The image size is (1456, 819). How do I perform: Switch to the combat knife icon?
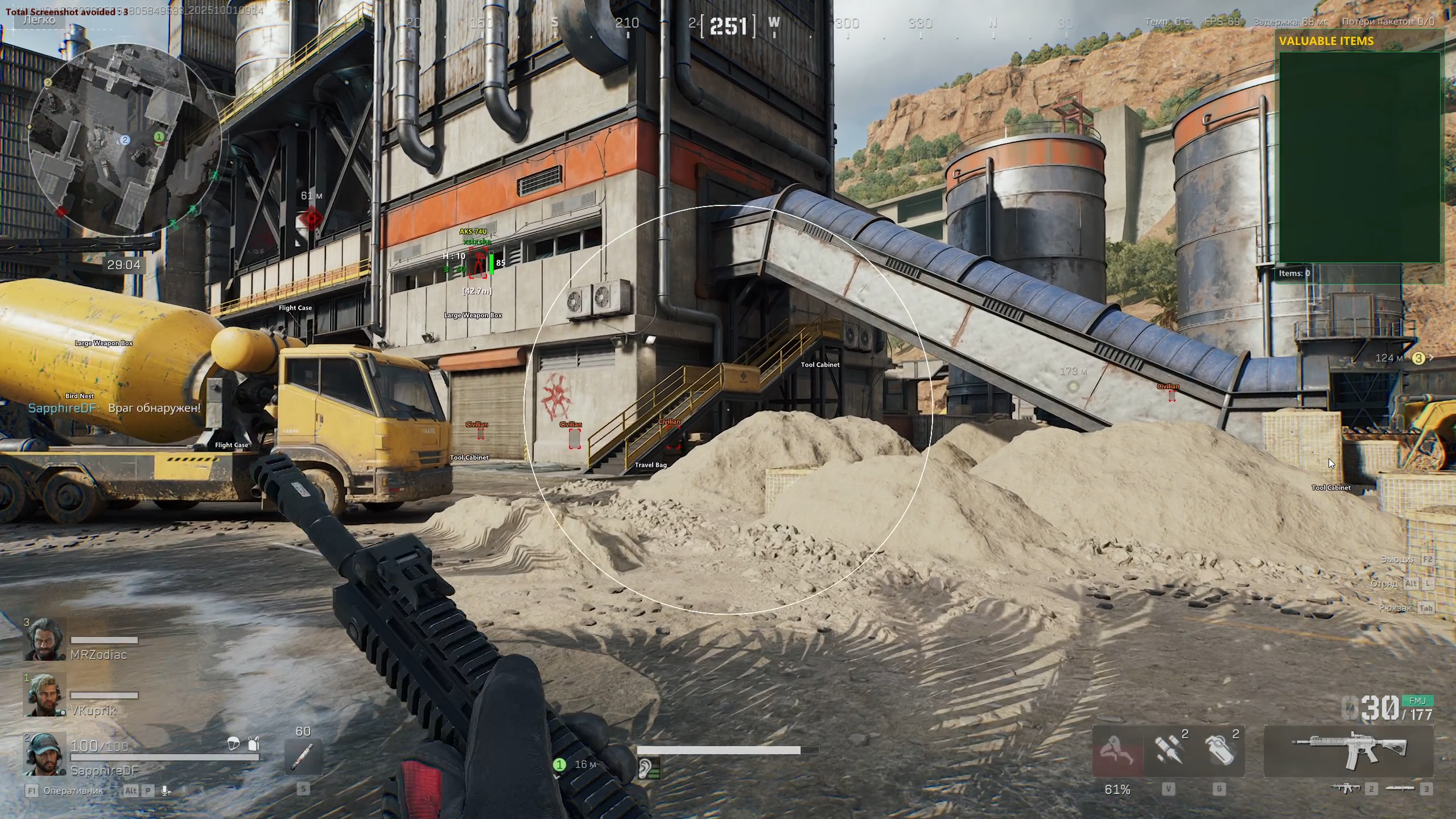[x=1400, y=788]
